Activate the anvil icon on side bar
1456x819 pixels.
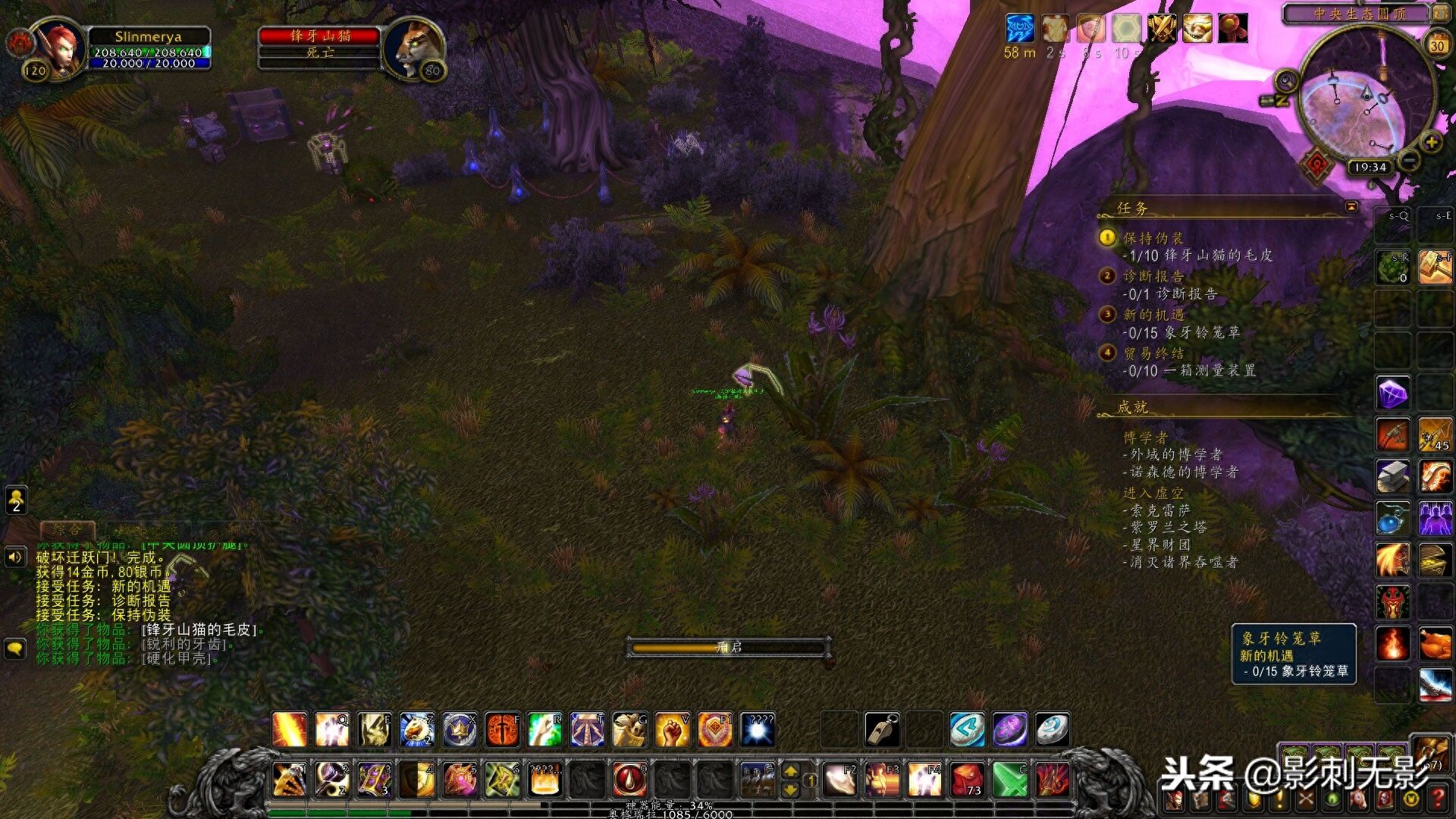[x=1393, y=477]
